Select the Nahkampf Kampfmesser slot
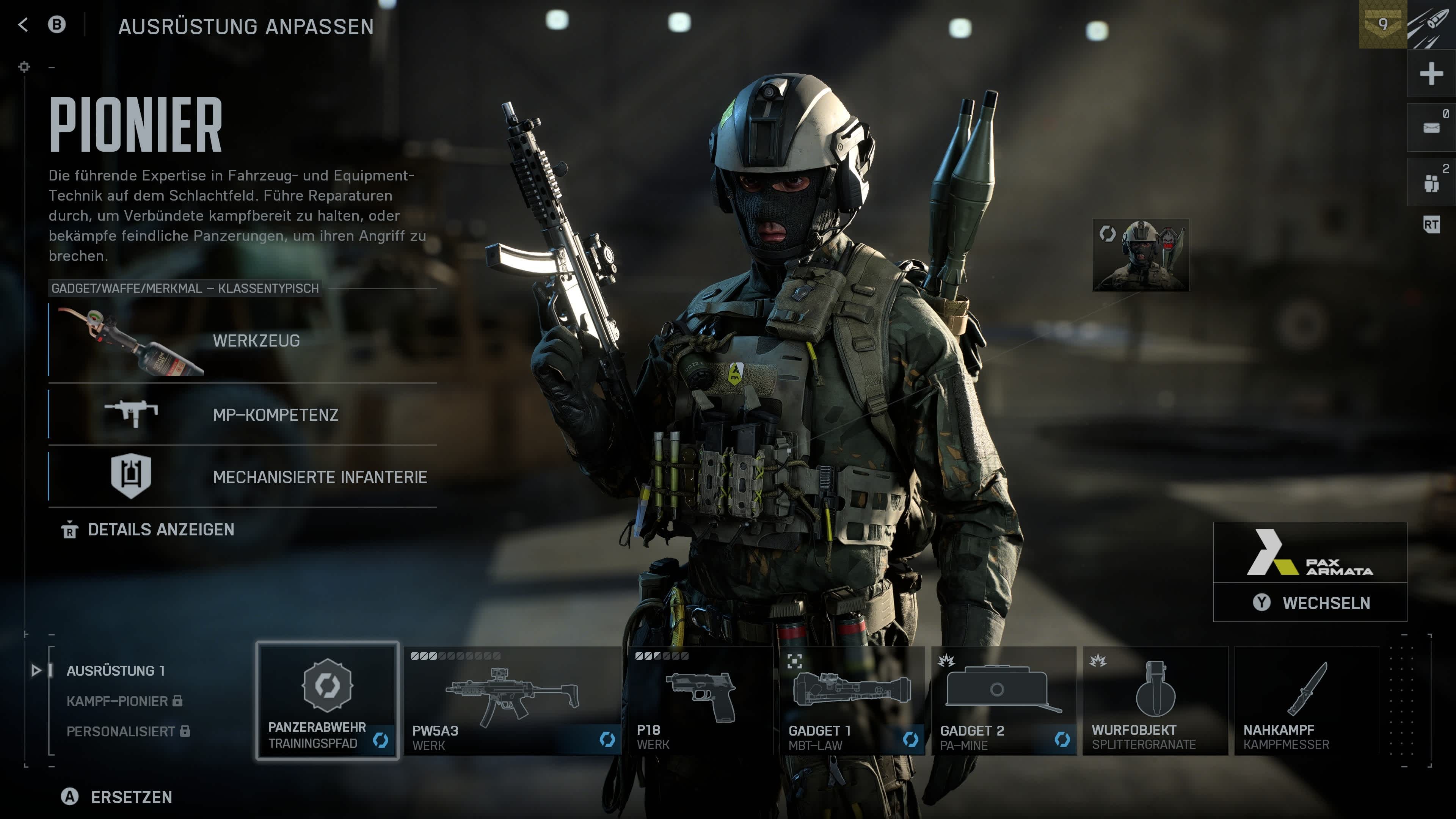1456x819 pixels. pyautogui.click(x=1306, y=701)
